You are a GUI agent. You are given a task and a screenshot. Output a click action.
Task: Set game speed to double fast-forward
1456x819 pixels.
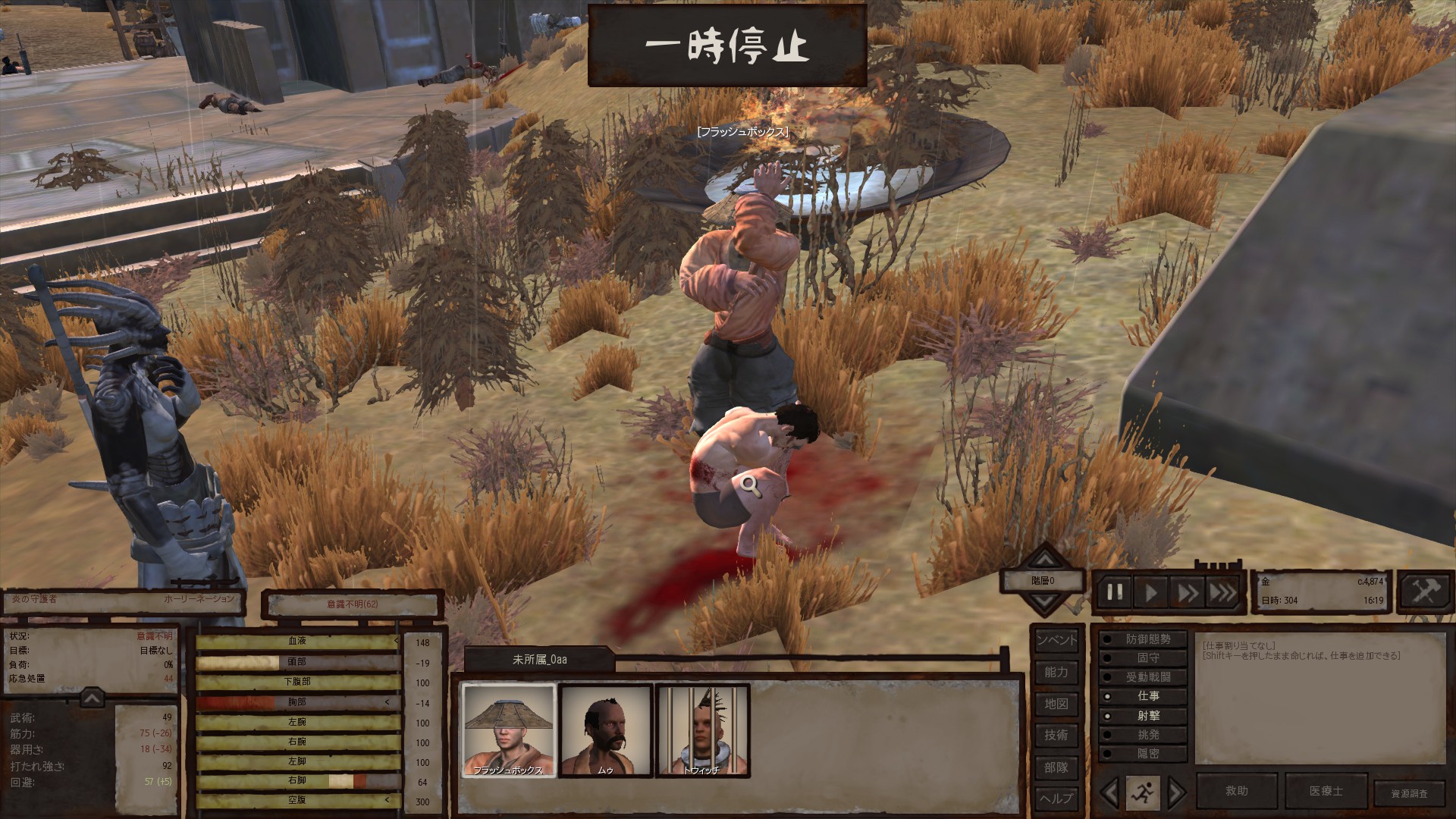tap(1187, 592)
